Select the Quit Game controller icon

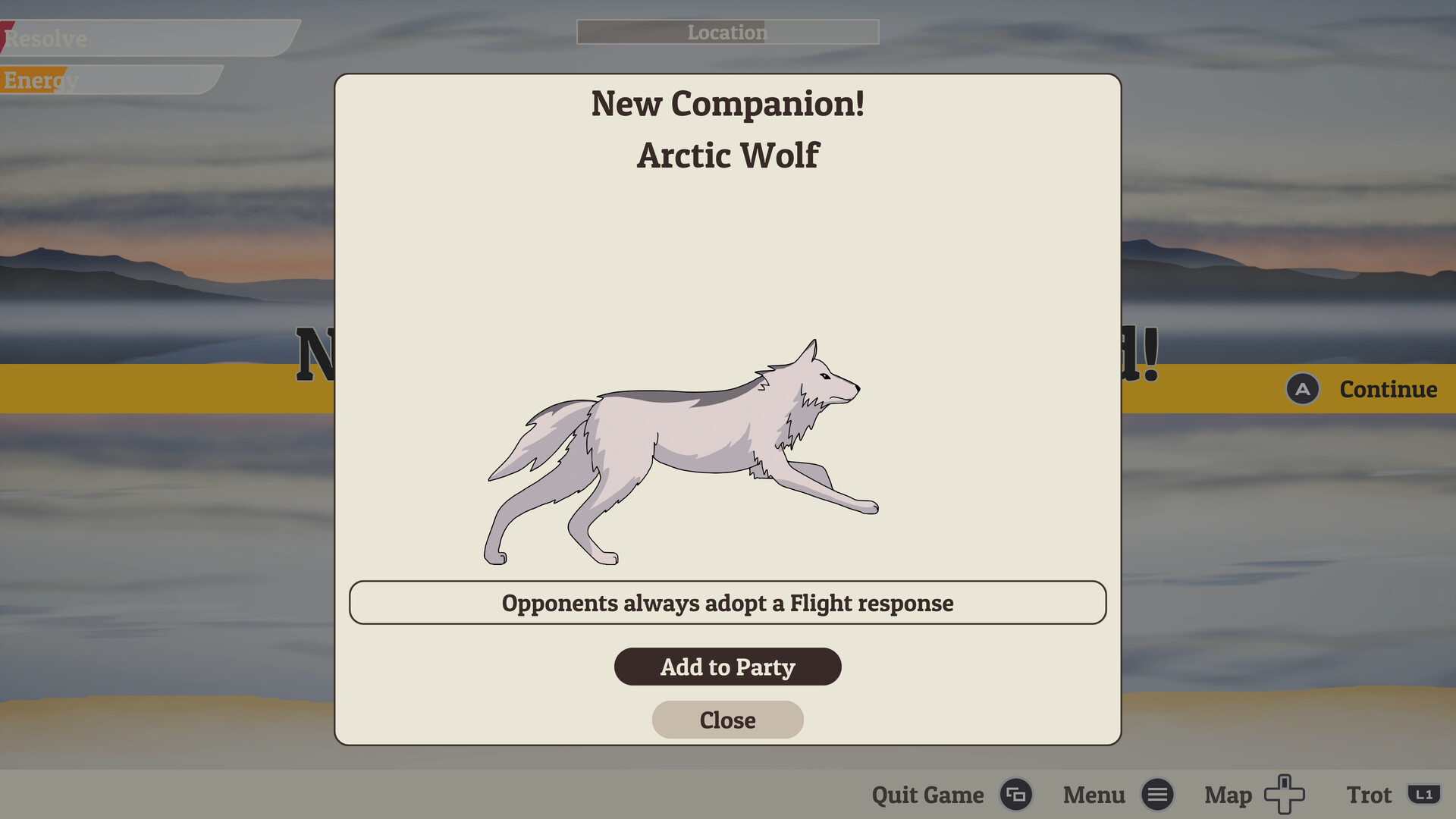1017,795
